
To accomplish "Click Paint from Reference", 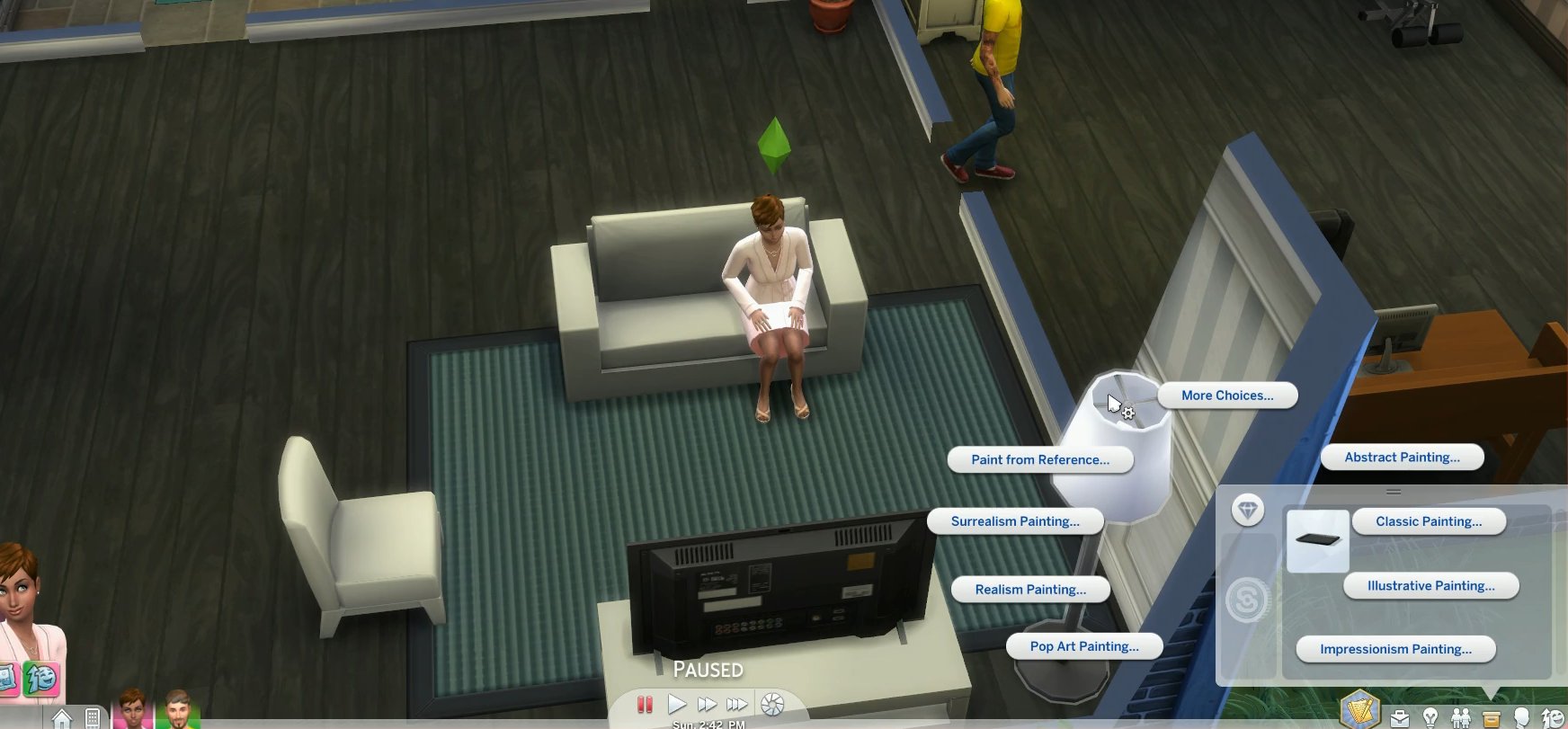I will coord(1040,459).
